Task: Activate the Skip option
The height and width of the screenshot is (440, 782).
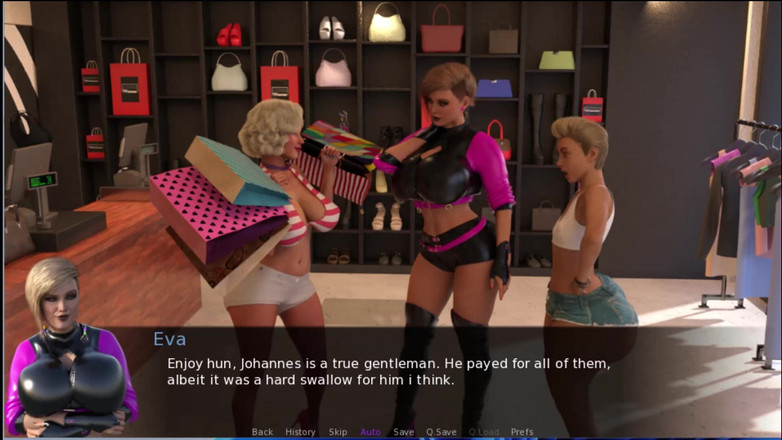Action: (x=338, y=432)
